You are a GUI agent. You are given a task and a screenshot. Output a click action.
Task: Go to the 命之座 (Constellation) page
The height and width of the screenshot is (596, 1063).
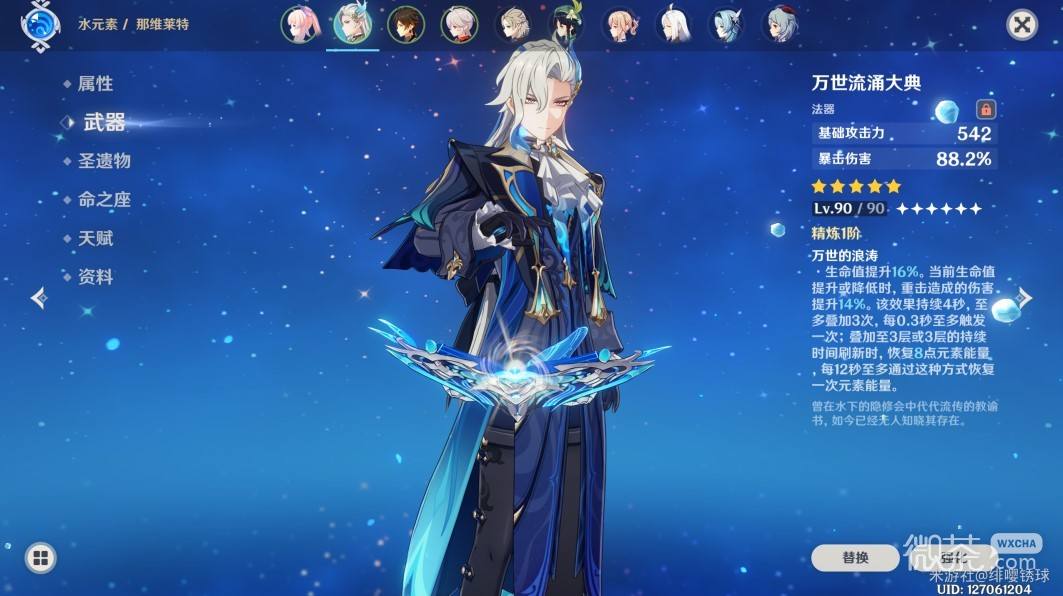tap(103, 200)
